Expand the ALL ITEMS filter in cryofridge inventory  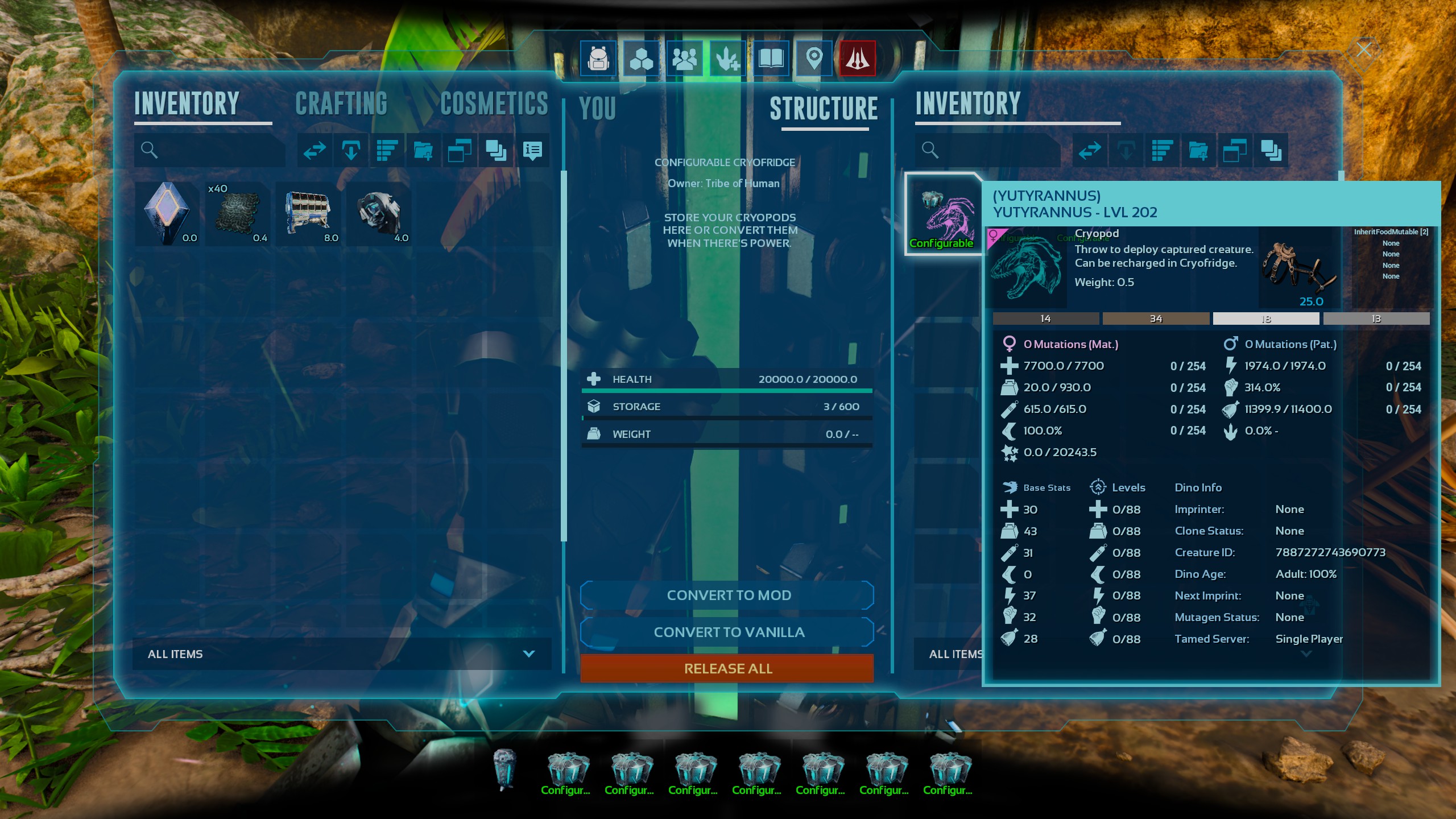pyautogui.click(x=955, y=654)
